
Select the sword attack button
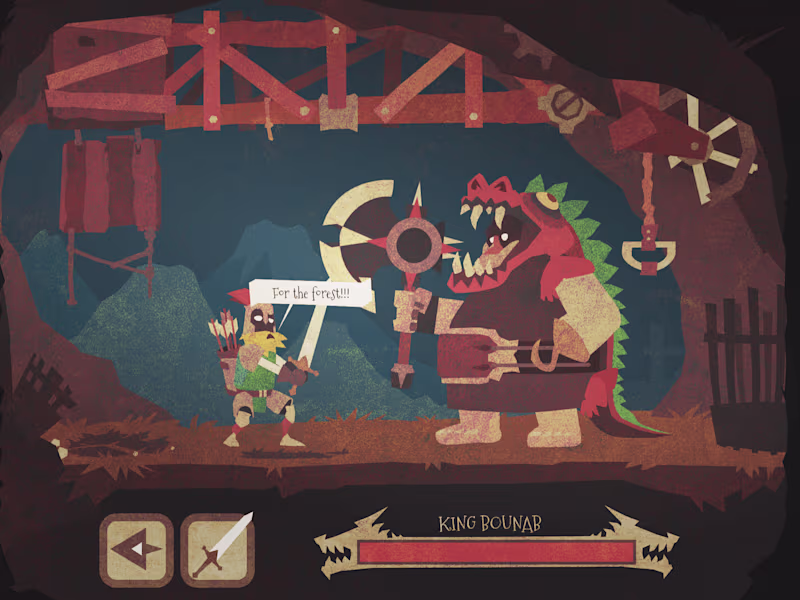[x=218, y=549]
